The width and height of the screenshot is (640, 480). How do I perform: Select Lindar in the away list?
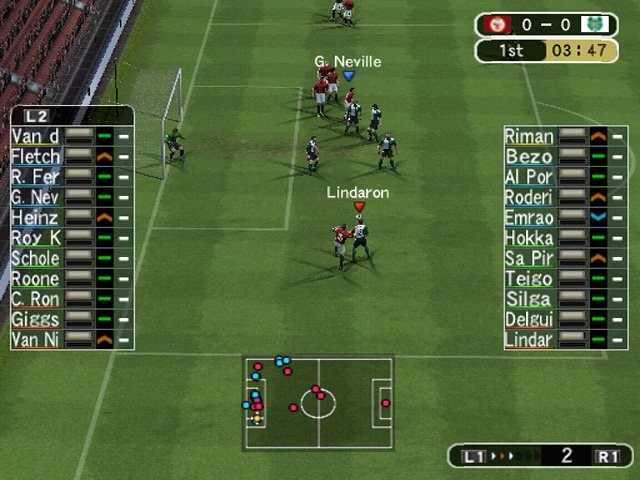(x=530, y=340)
